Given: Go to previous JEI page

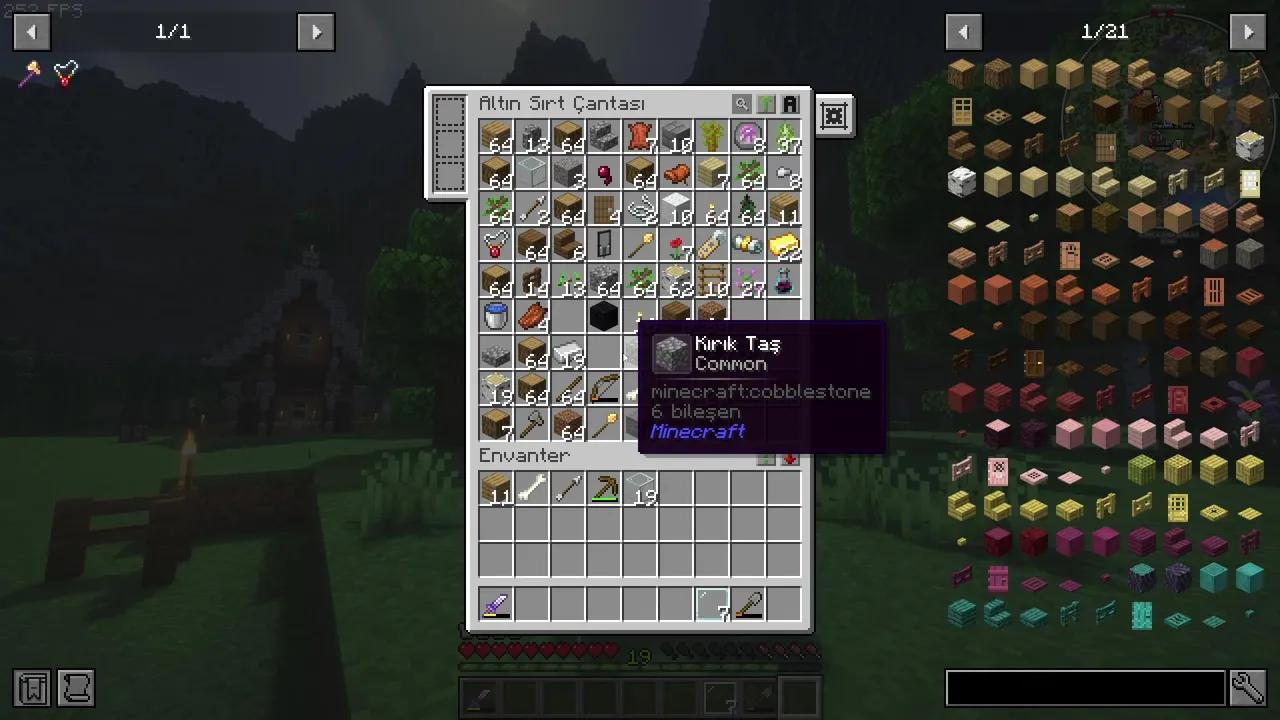Looking at the screenshot, I should point(963,31).
